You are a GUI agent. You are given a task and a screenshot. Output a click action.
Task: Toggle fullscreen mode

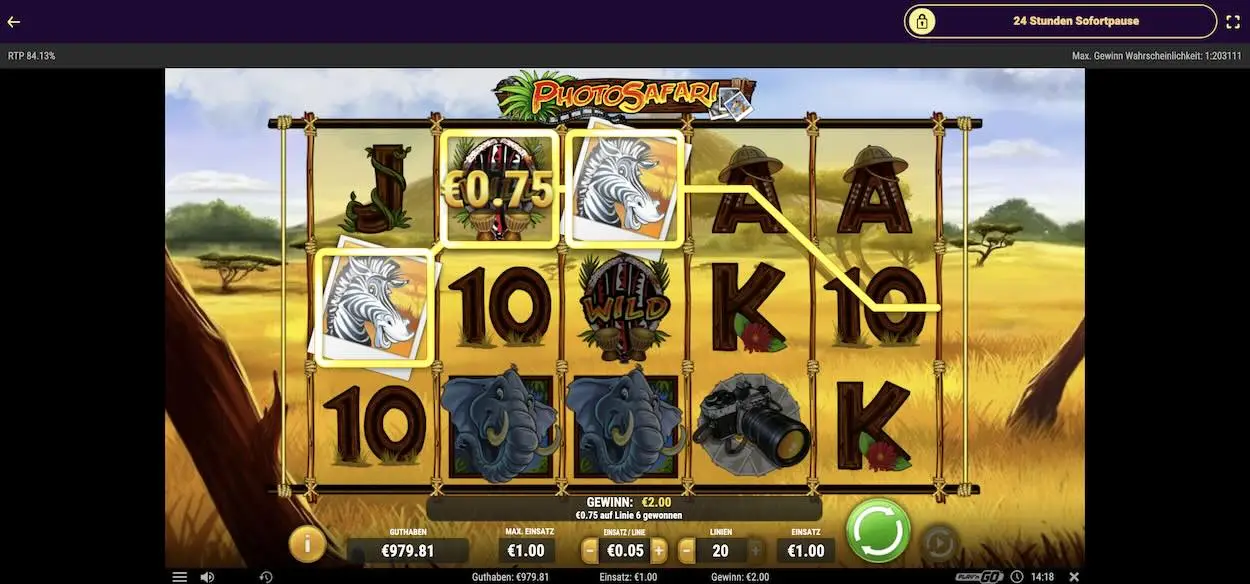coord(1233,21)
